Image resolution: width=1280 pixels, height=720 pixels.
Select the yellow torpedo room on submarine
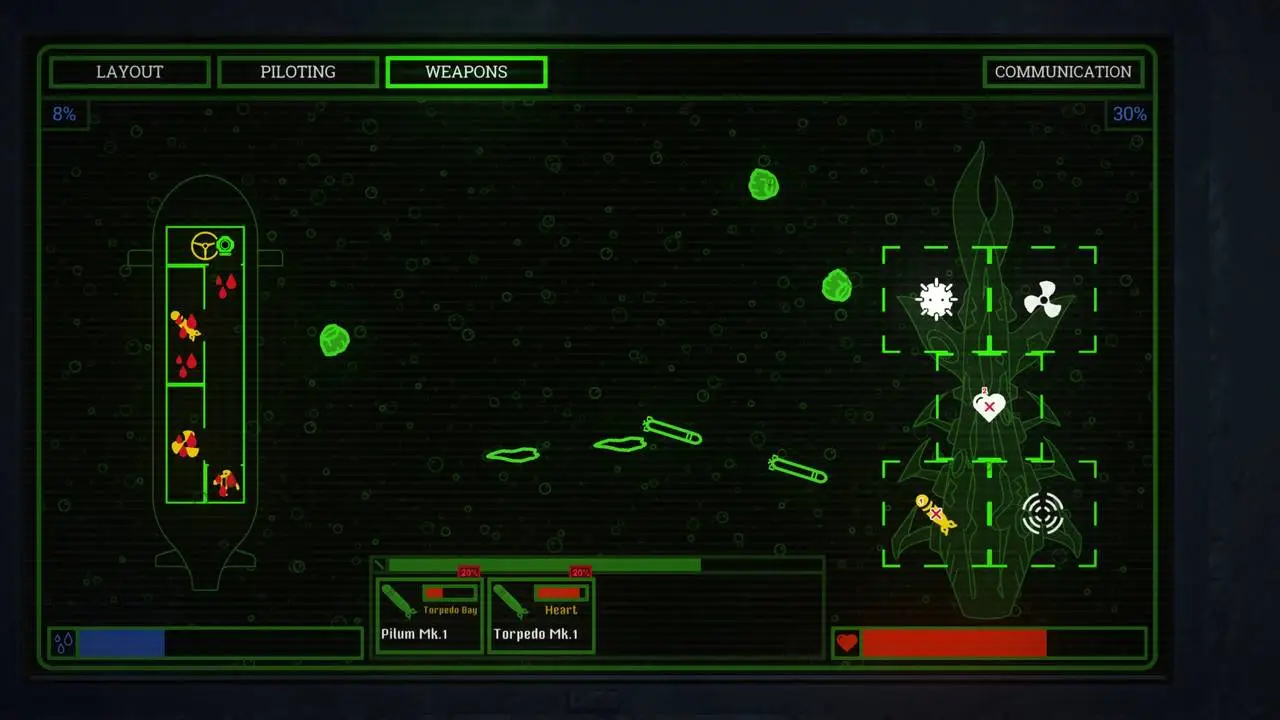click(185, 325)
